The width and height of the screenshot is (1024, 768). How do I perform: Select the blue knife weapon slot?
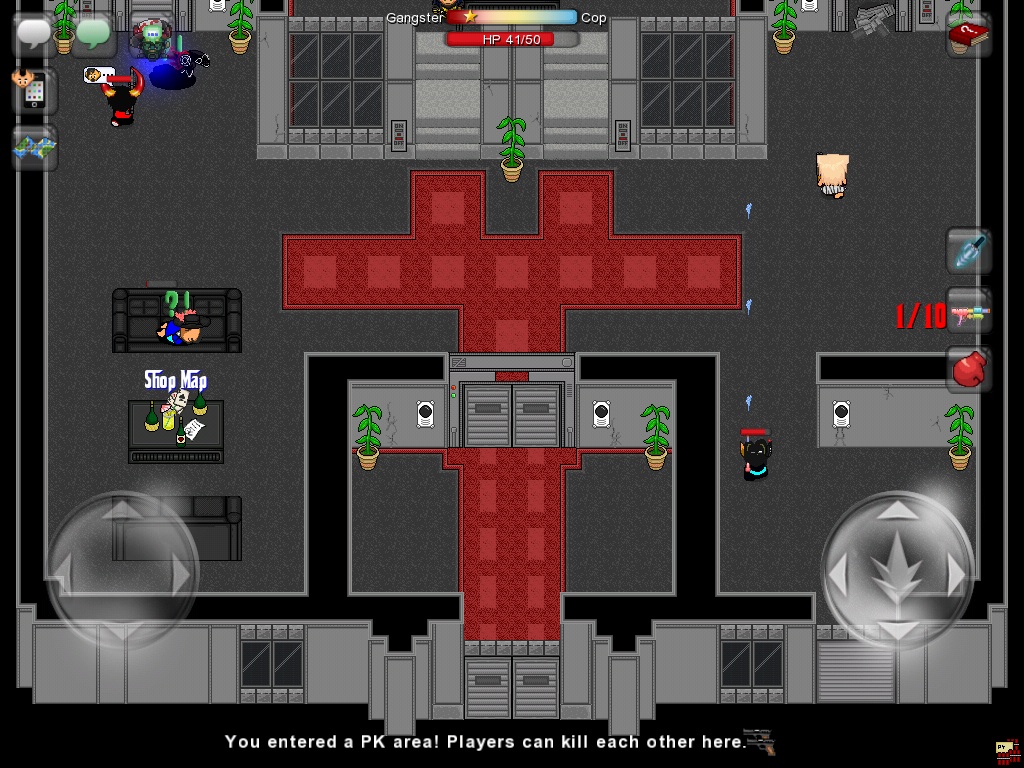pyautogui.click(x=969, y=251)
